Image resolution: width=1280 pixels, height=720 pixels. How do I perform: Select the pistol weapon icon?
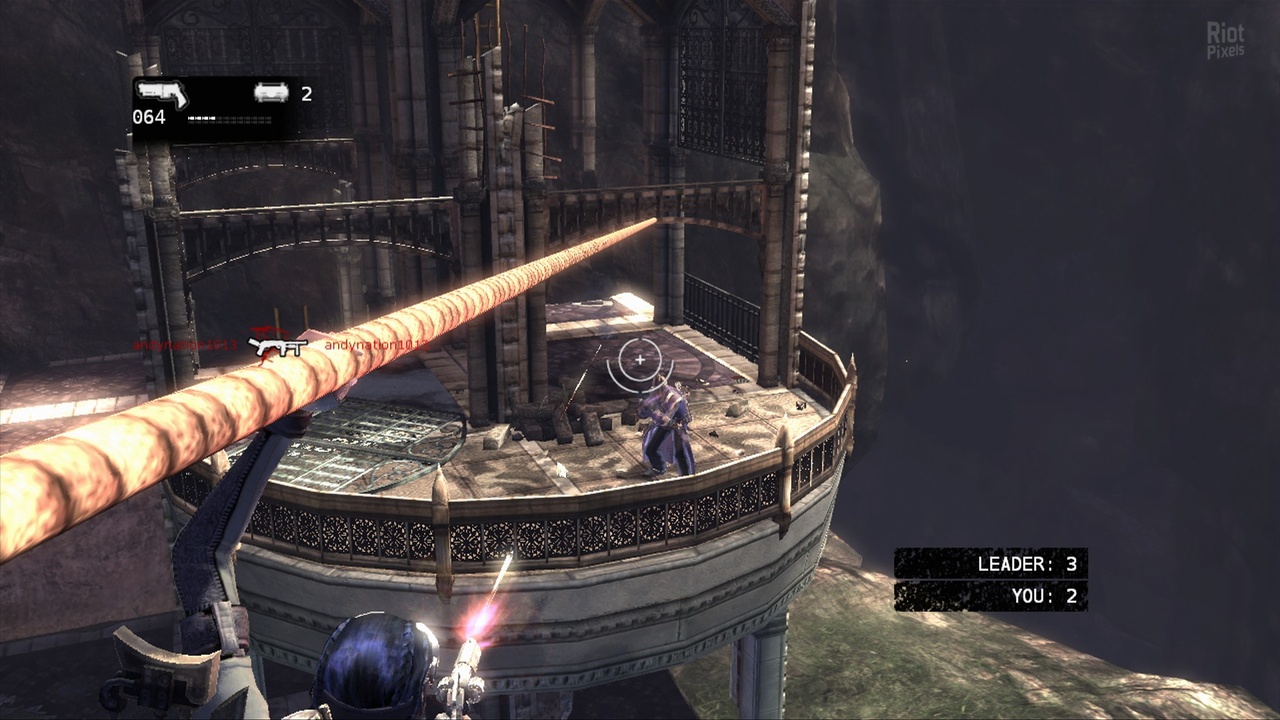pos(162,94)
